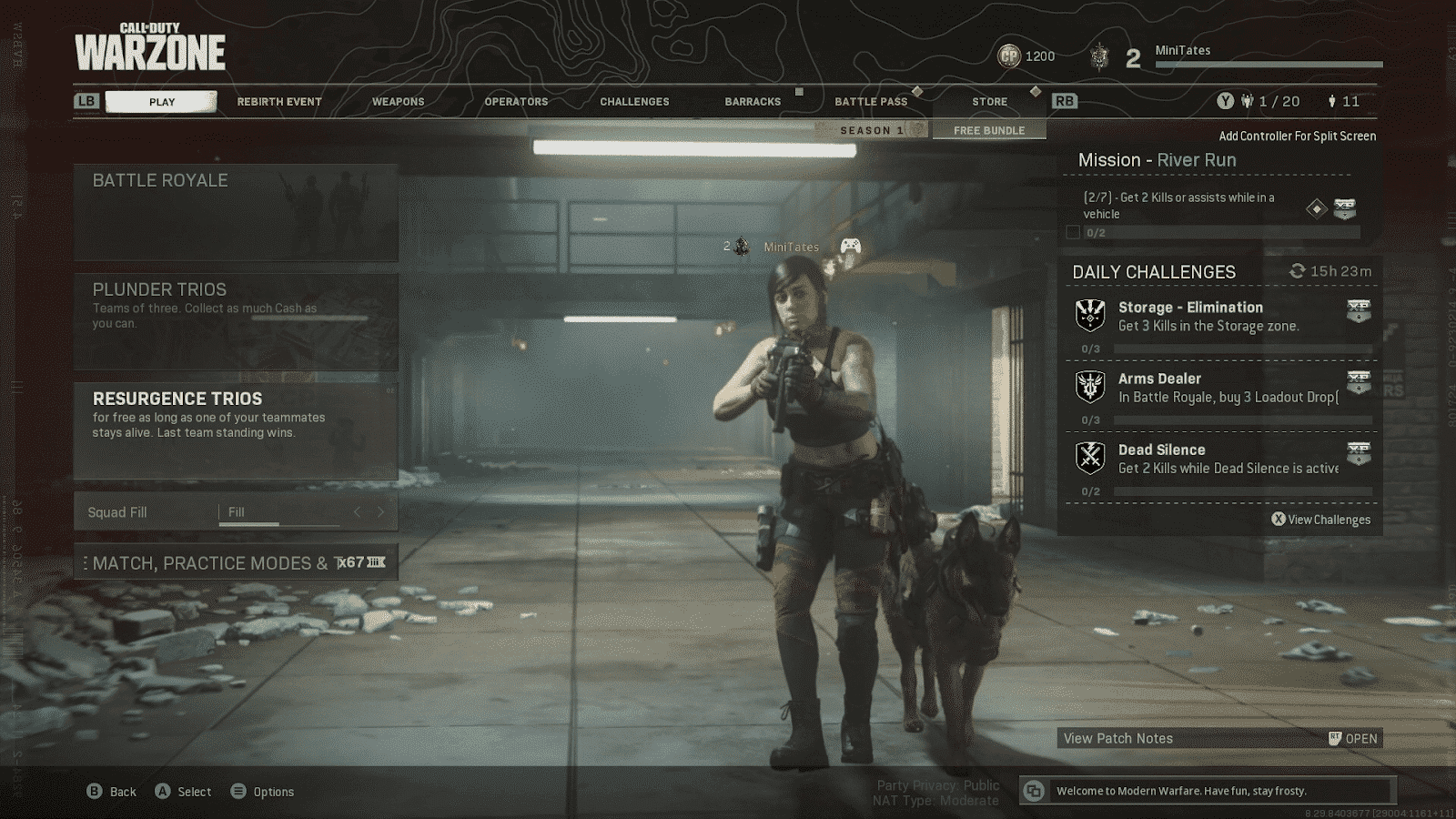Image resolution: width=1456 pixels, height=819 pixels.
Task: Cycle Squad Fill forward using the right chevron
Action: click(x=383, y=511)
